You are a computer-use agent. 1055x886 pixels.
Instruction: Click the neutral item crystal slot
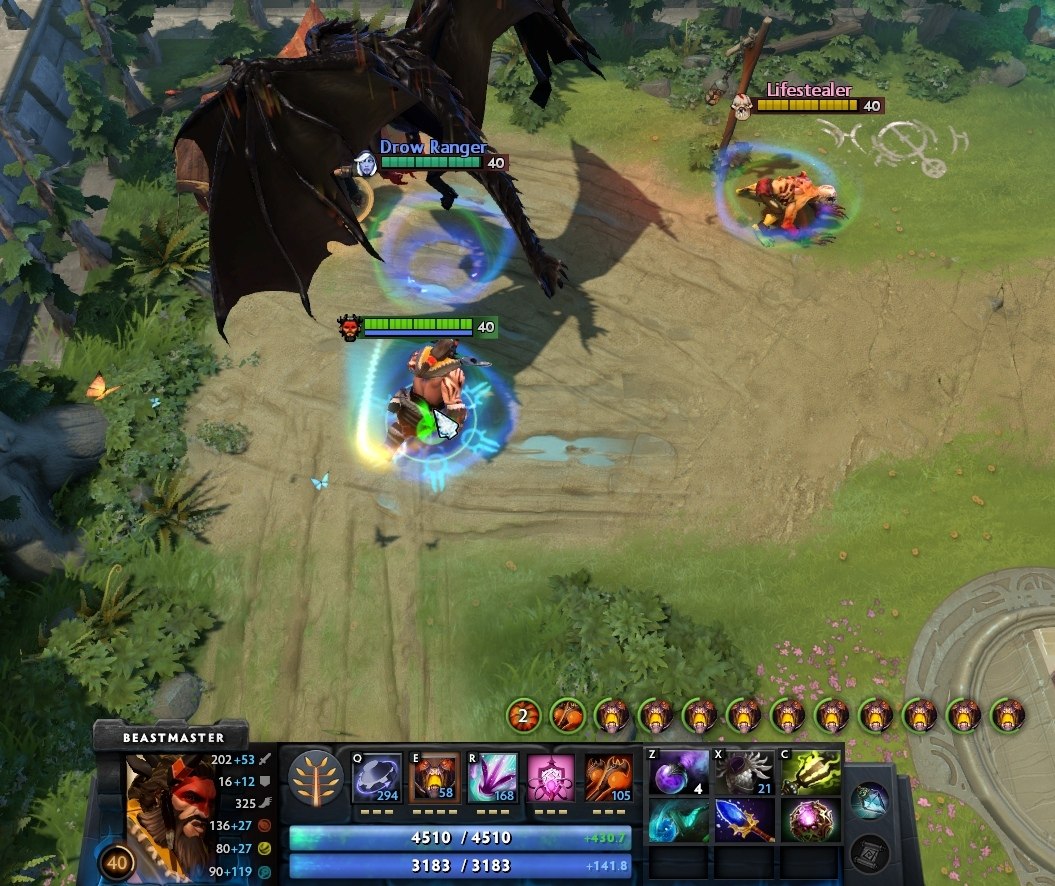pyautogui.click(x=871, y=802)
